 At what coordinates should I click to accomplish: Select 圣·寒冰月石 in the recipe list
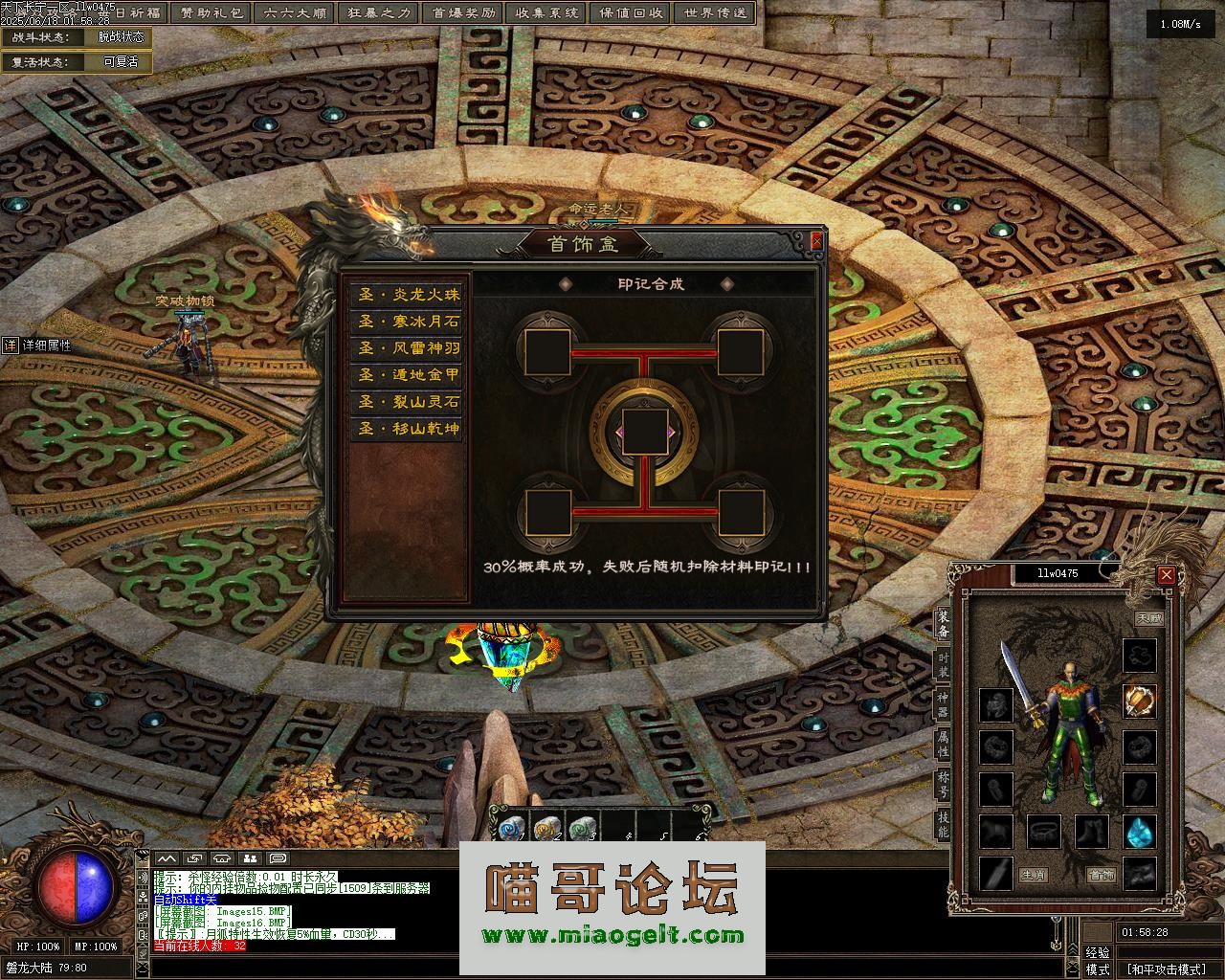(409, 322)
